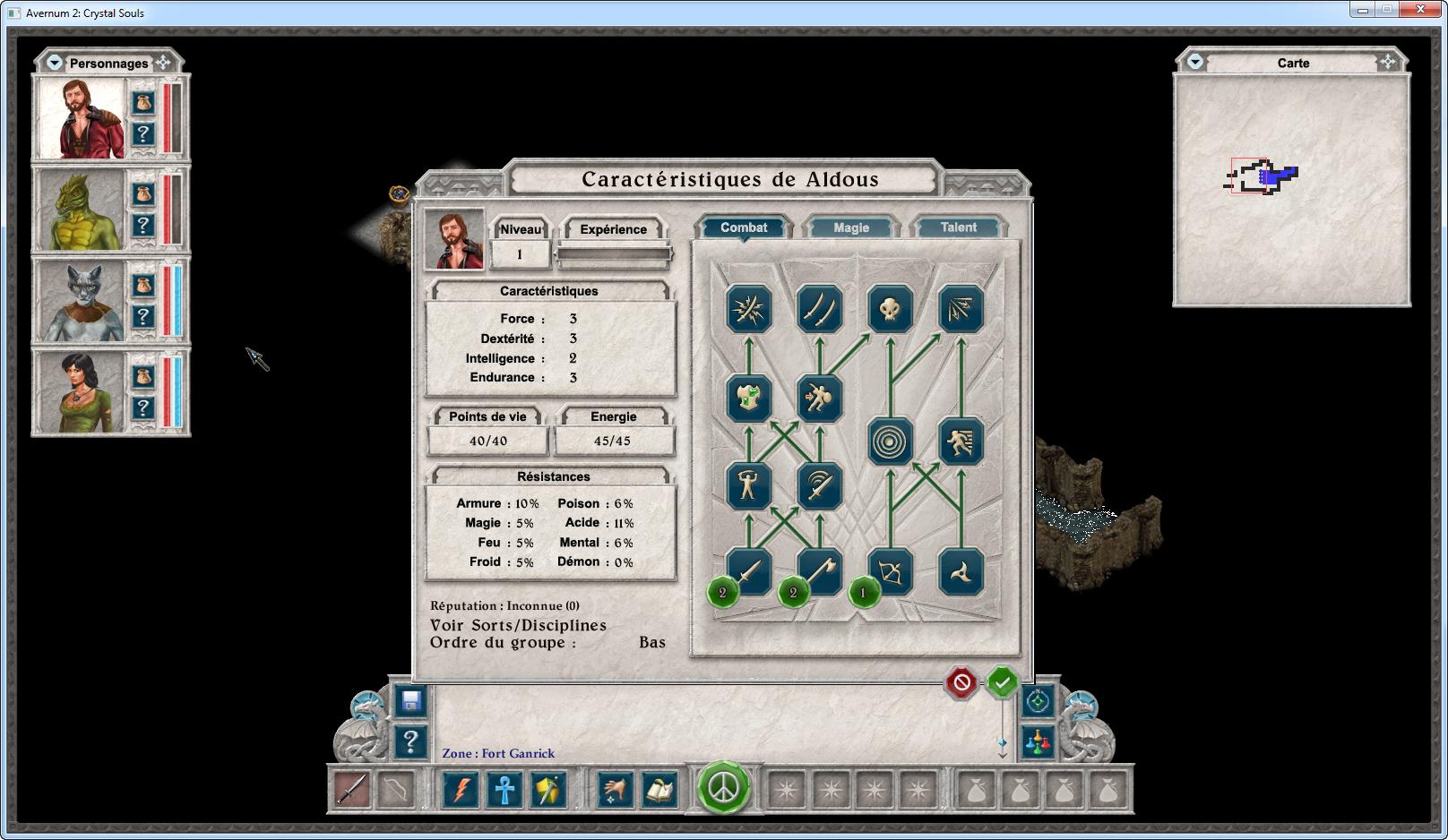Screen dimensions: 1448x840
Task: Switch to the Magie tab
Action: point(850,227)
